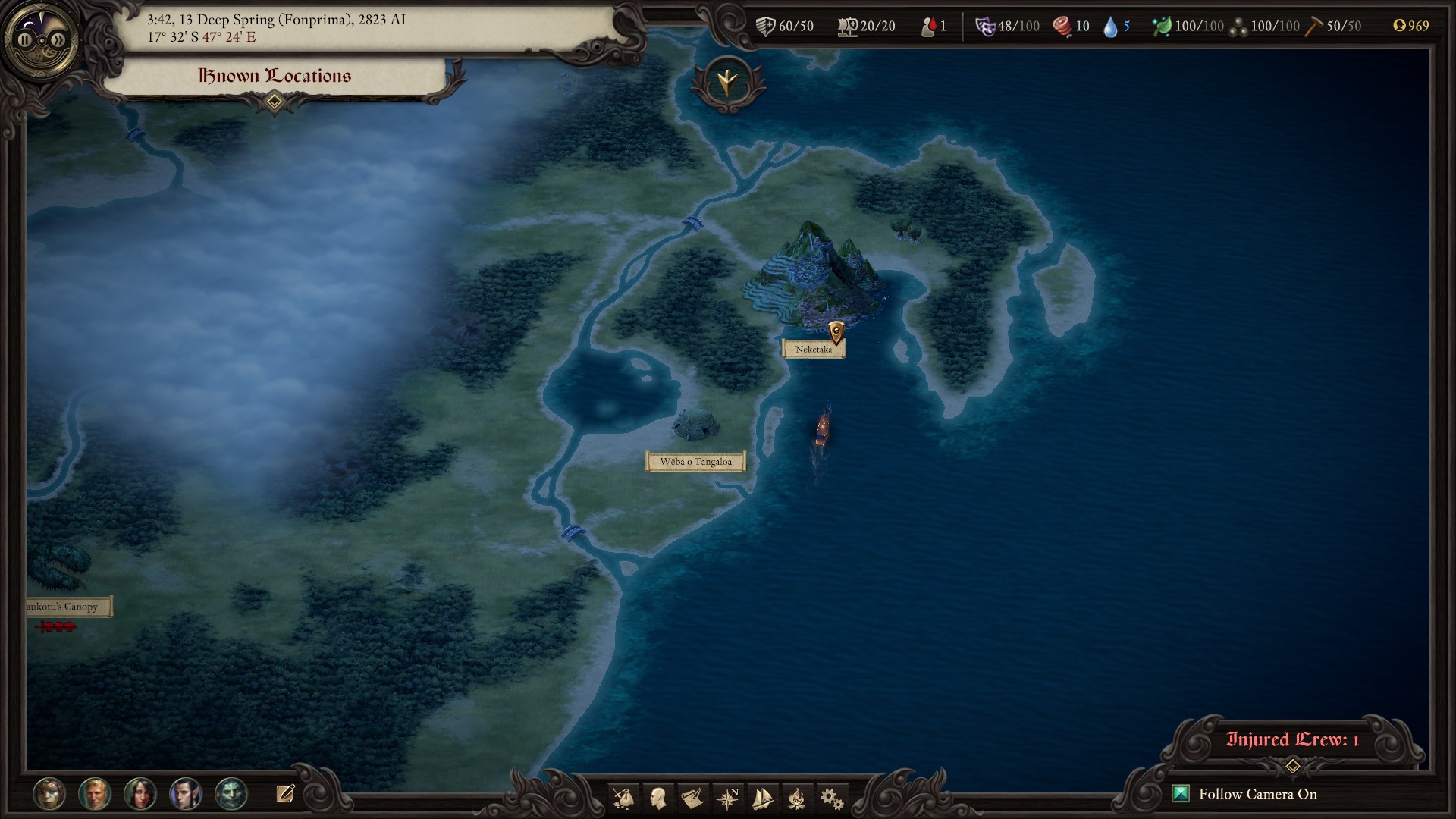Open the compass rose map button

click(727, 798)
